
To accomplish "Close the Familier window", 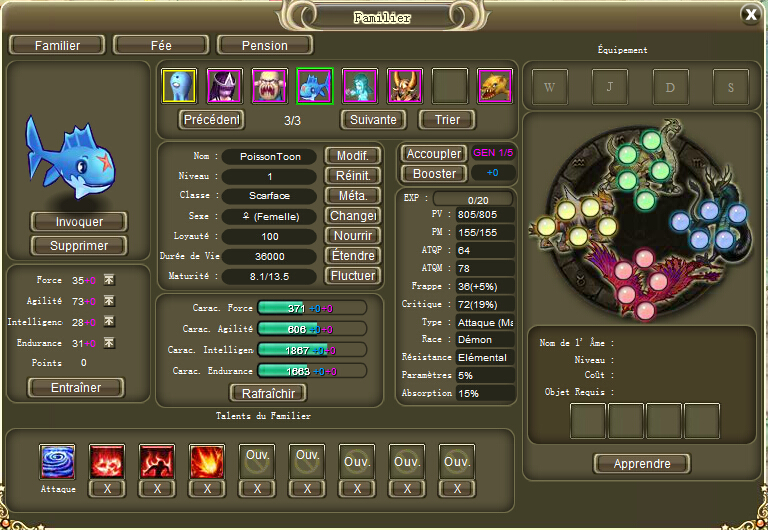I will [x=750, y=14].
